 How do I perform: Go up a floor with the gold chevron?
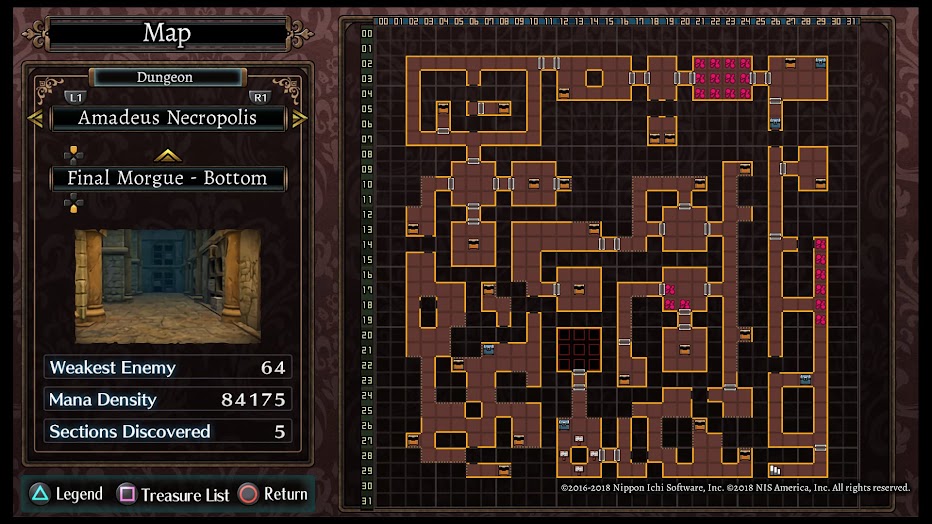[x=167, y=155]
